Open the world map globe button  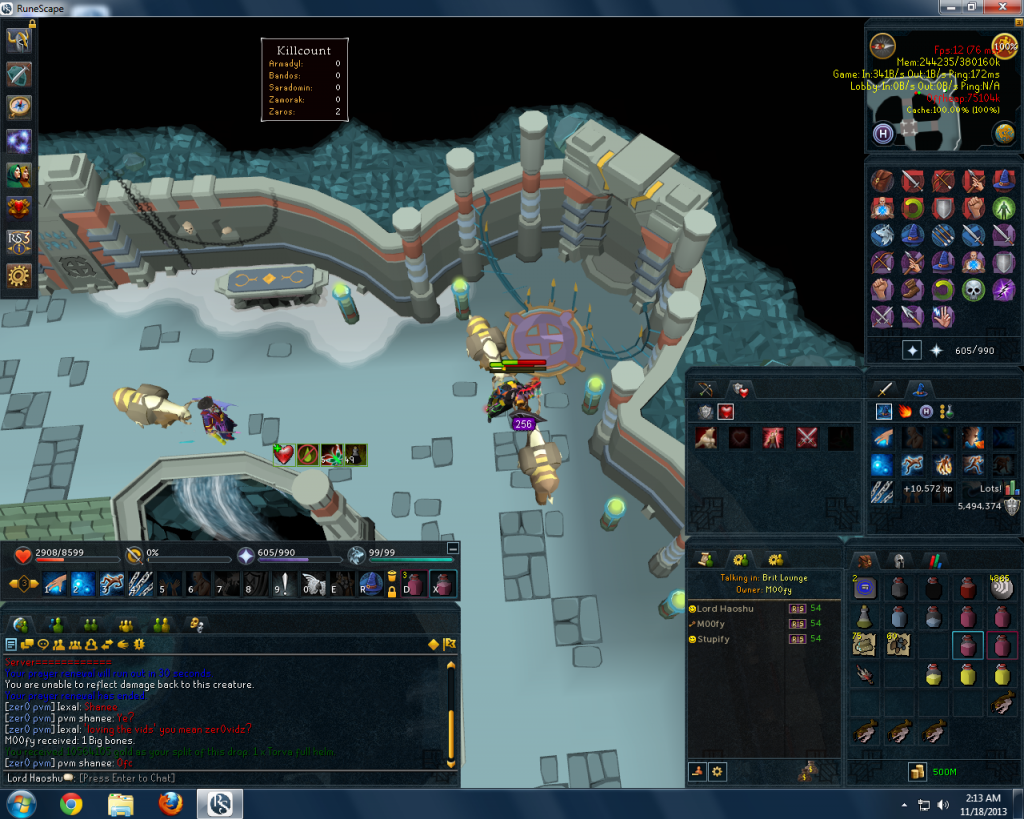[x=1005, y=134]
